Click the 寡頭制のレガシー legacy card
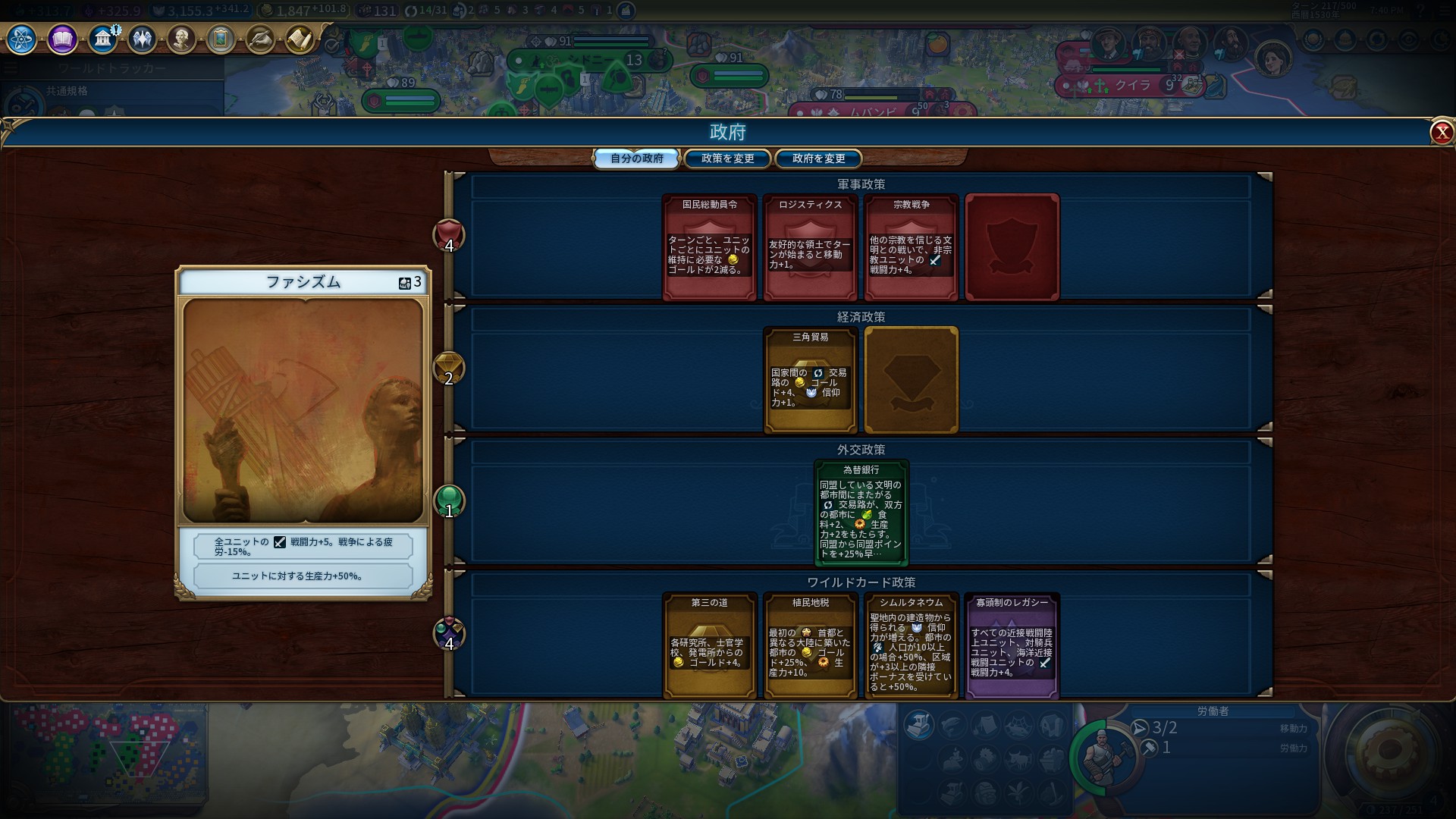Image resolution: width=1456 pixels, height=819 pixels. click(1012, 645)
